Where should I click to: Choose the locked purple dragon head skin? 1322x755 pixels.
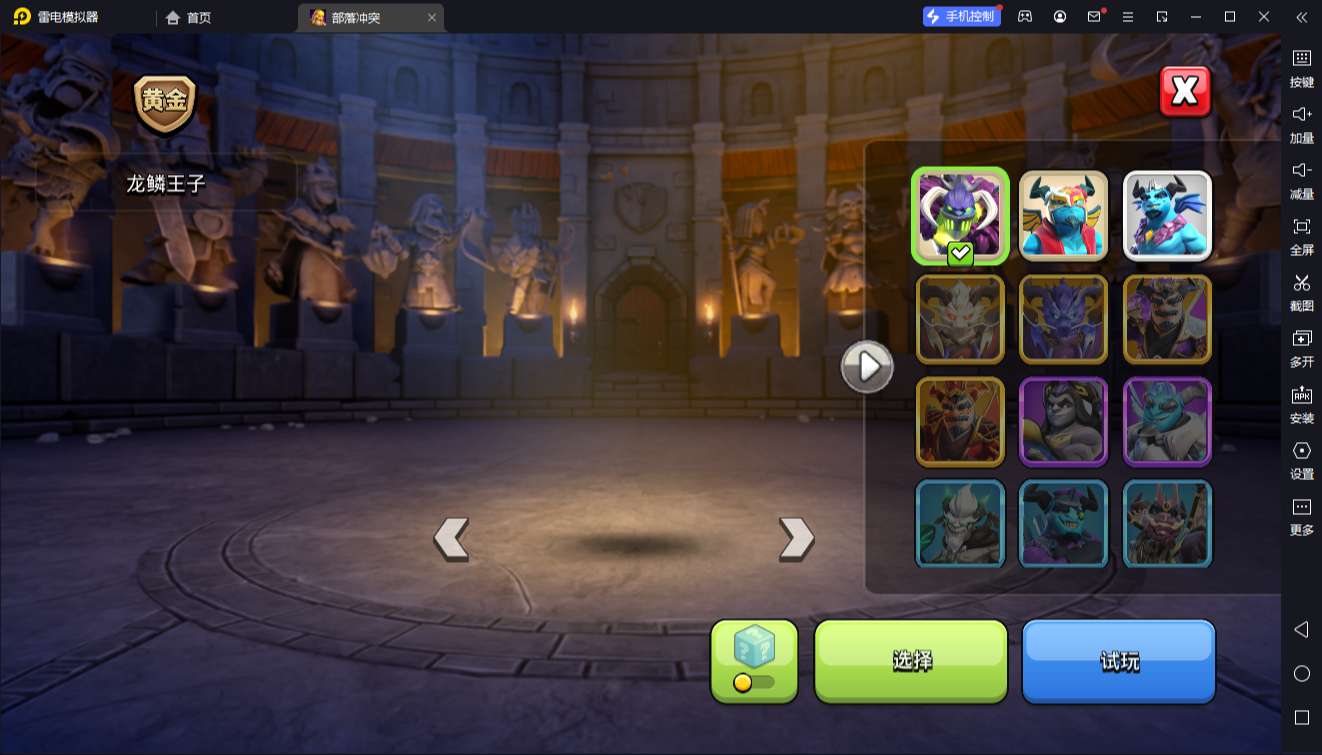coord(1063,319)
